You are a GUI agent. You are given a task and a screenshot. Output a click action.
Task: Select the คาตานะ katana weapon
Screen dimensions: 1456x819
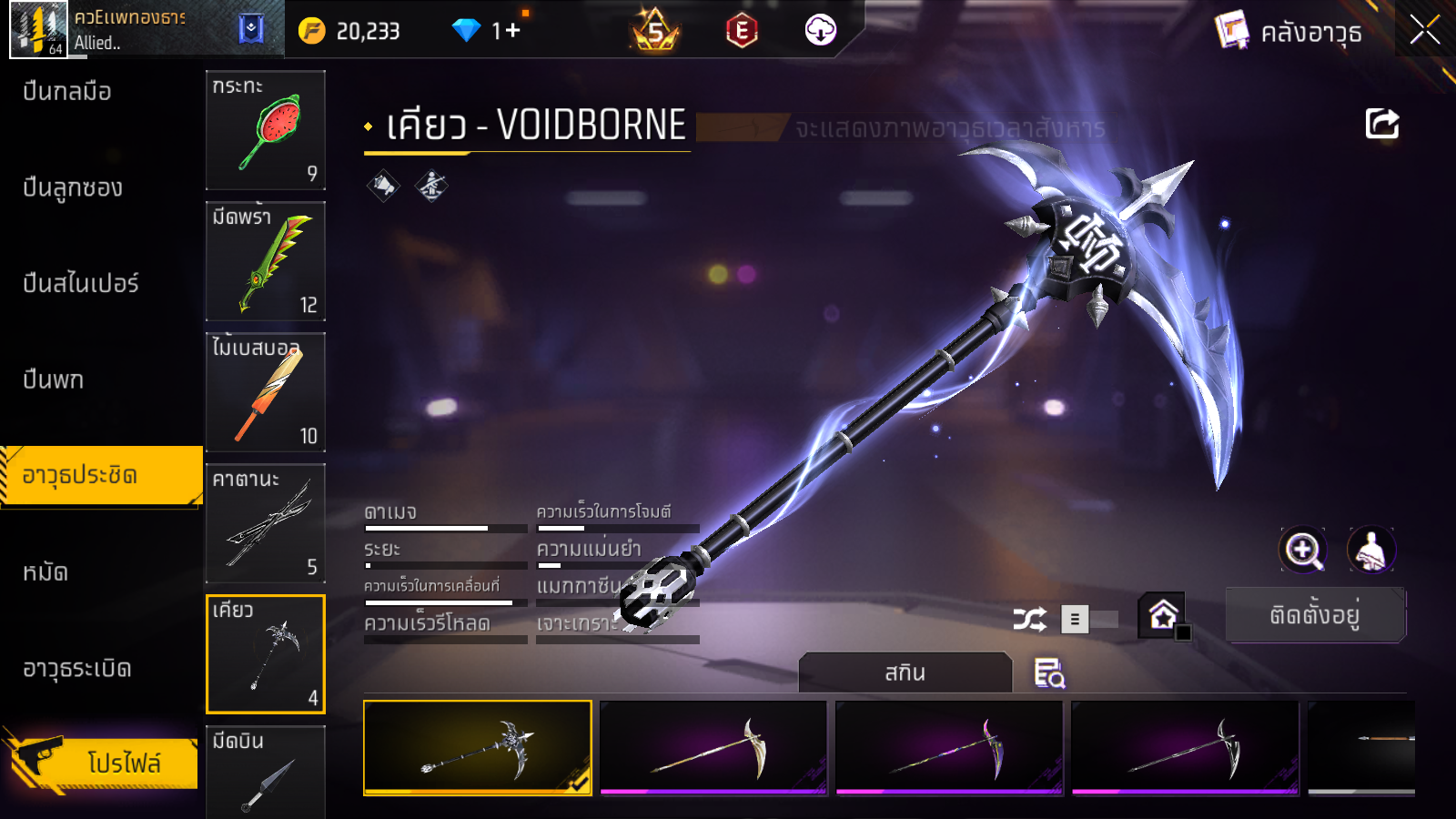266,523
